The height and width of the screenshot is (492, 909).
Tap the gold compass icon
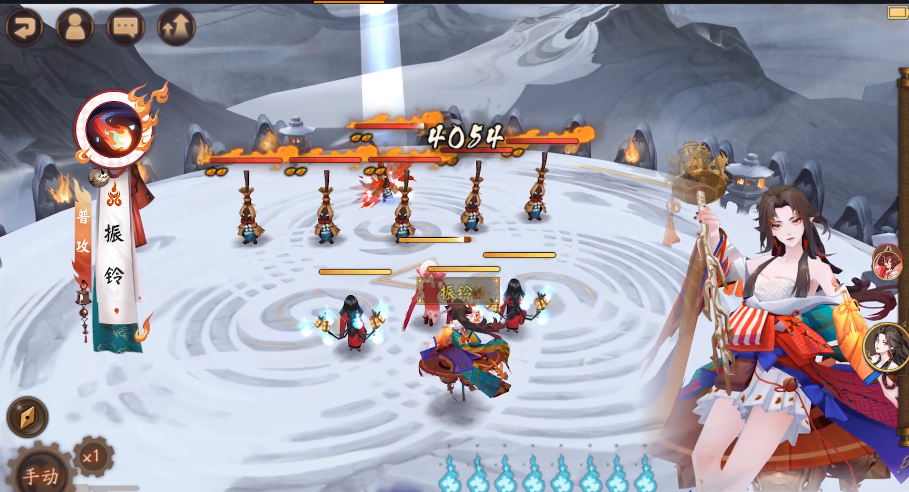(27, 417)
